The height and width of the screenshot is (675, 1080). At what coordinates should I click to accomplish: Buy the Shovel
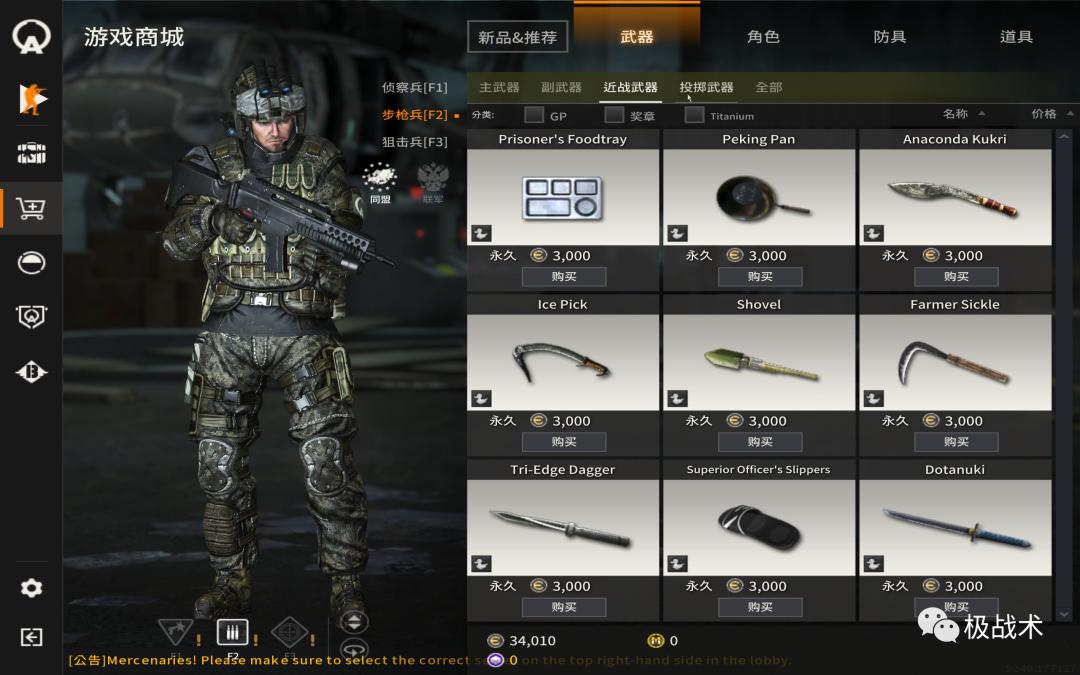tap(759, 441)
